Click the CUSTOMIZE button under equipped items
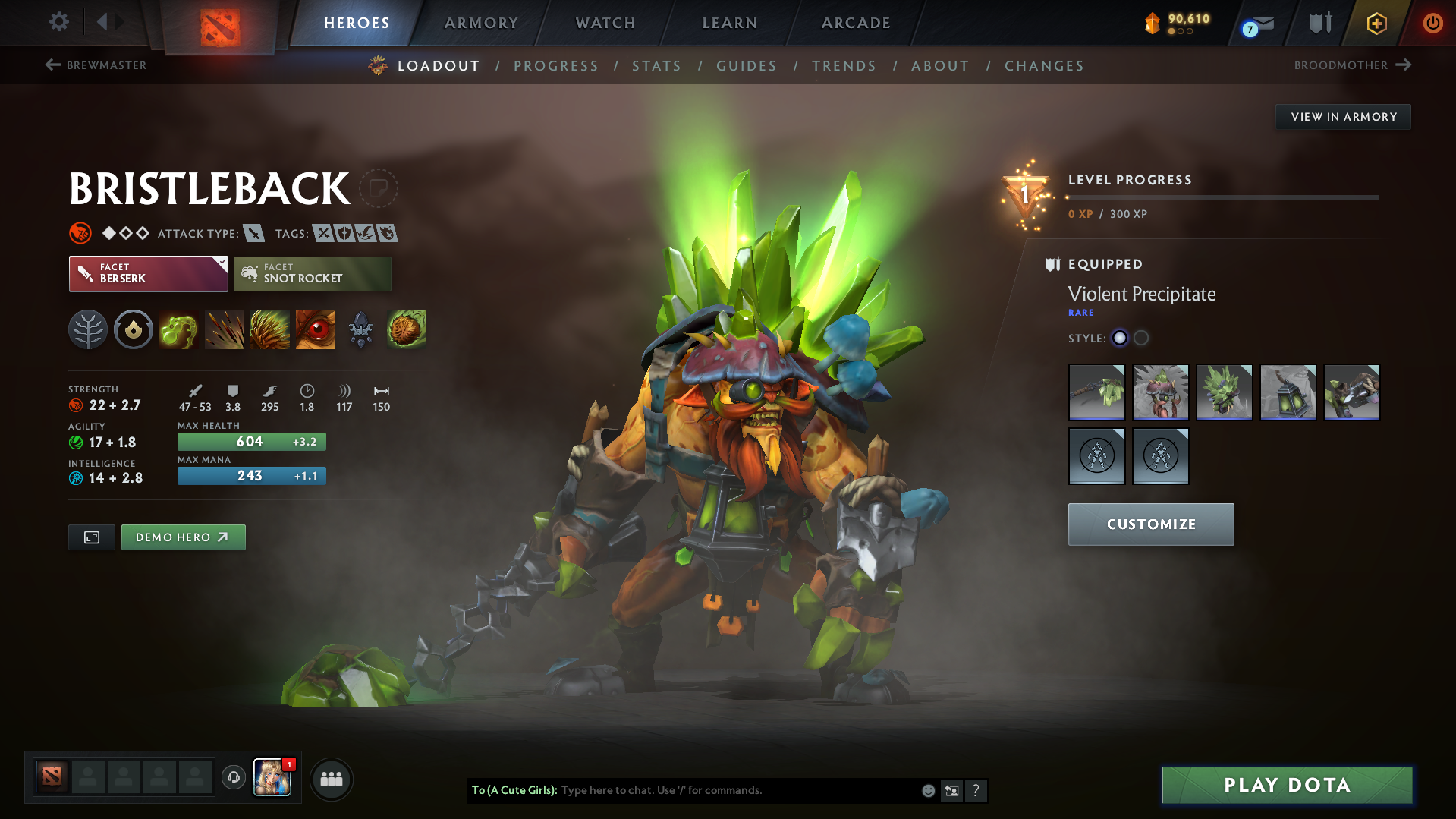Image resolution: width=1456 pixels, height=819 pixels. click(1150, 524)
